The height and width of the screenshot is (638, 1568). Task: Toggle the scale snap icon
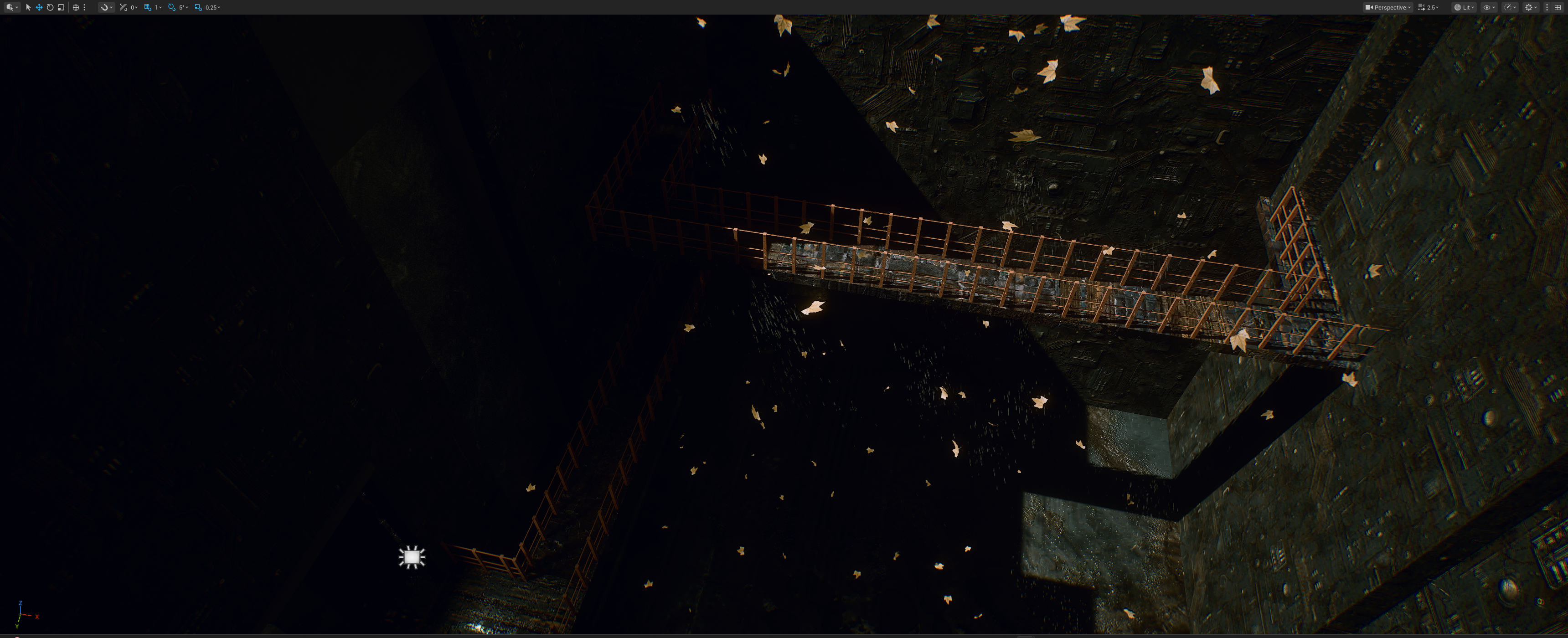(x=198, y=7)
